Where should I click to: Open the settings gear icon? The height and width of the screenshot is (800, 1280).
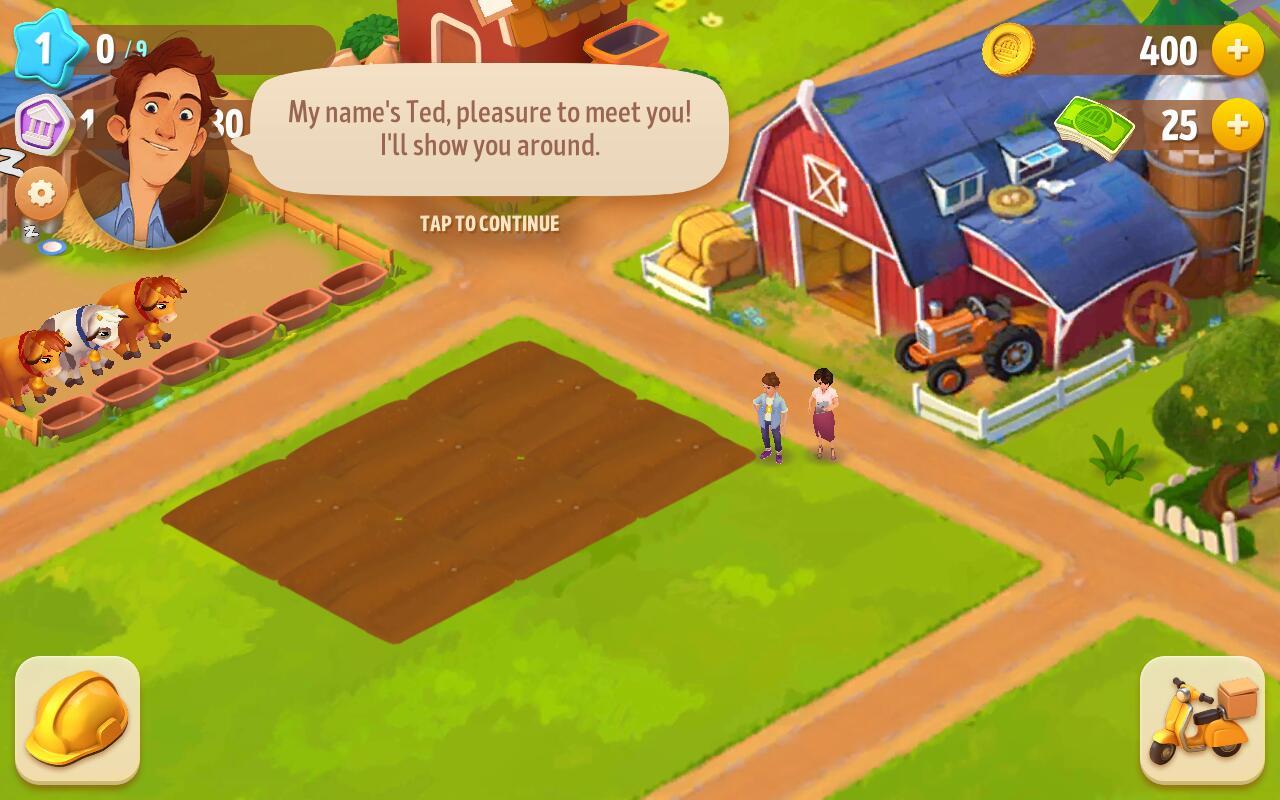pyautogui.click(x=41, y=193)
